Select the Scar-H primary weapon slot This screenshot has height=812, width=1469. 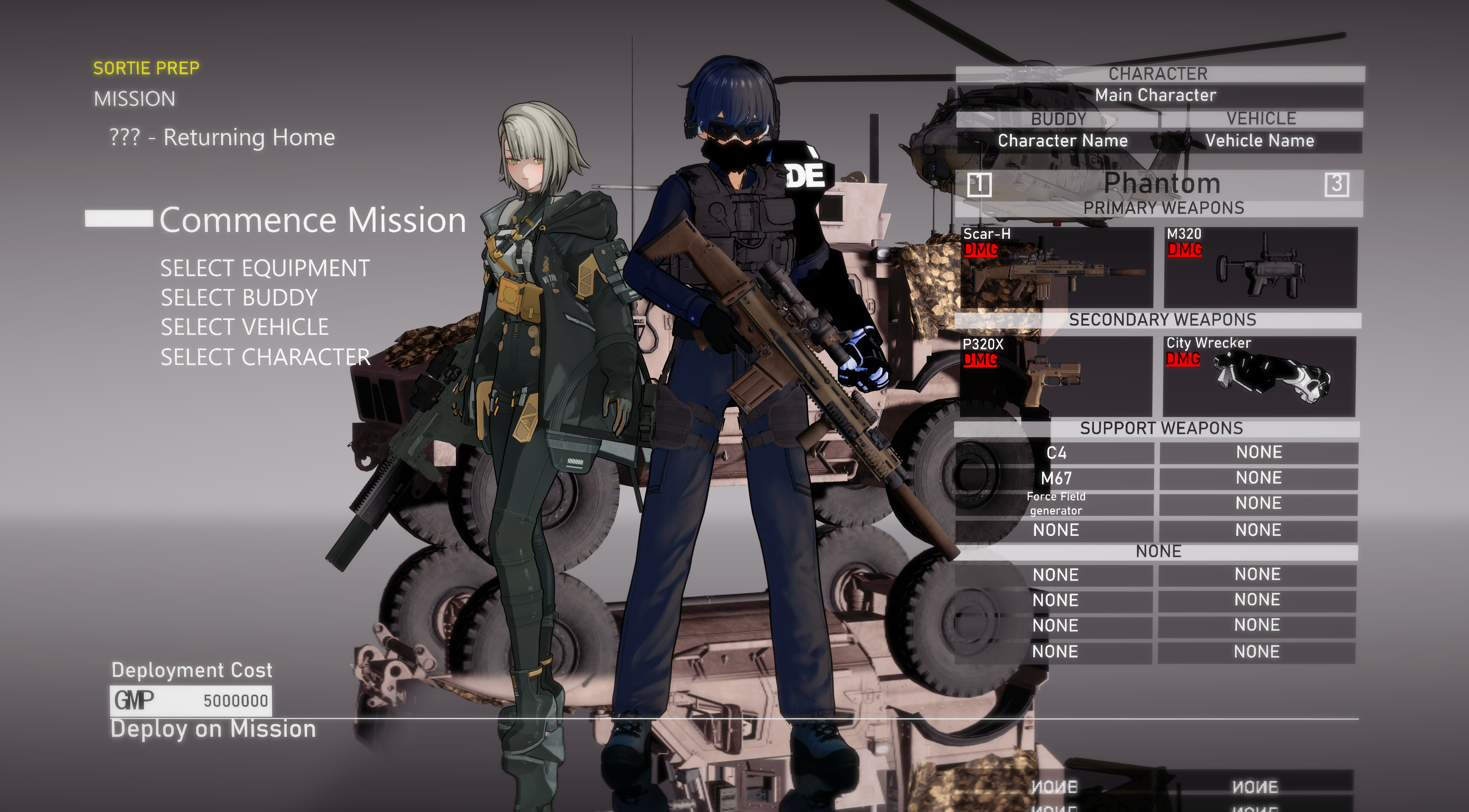click(1056, 267)
